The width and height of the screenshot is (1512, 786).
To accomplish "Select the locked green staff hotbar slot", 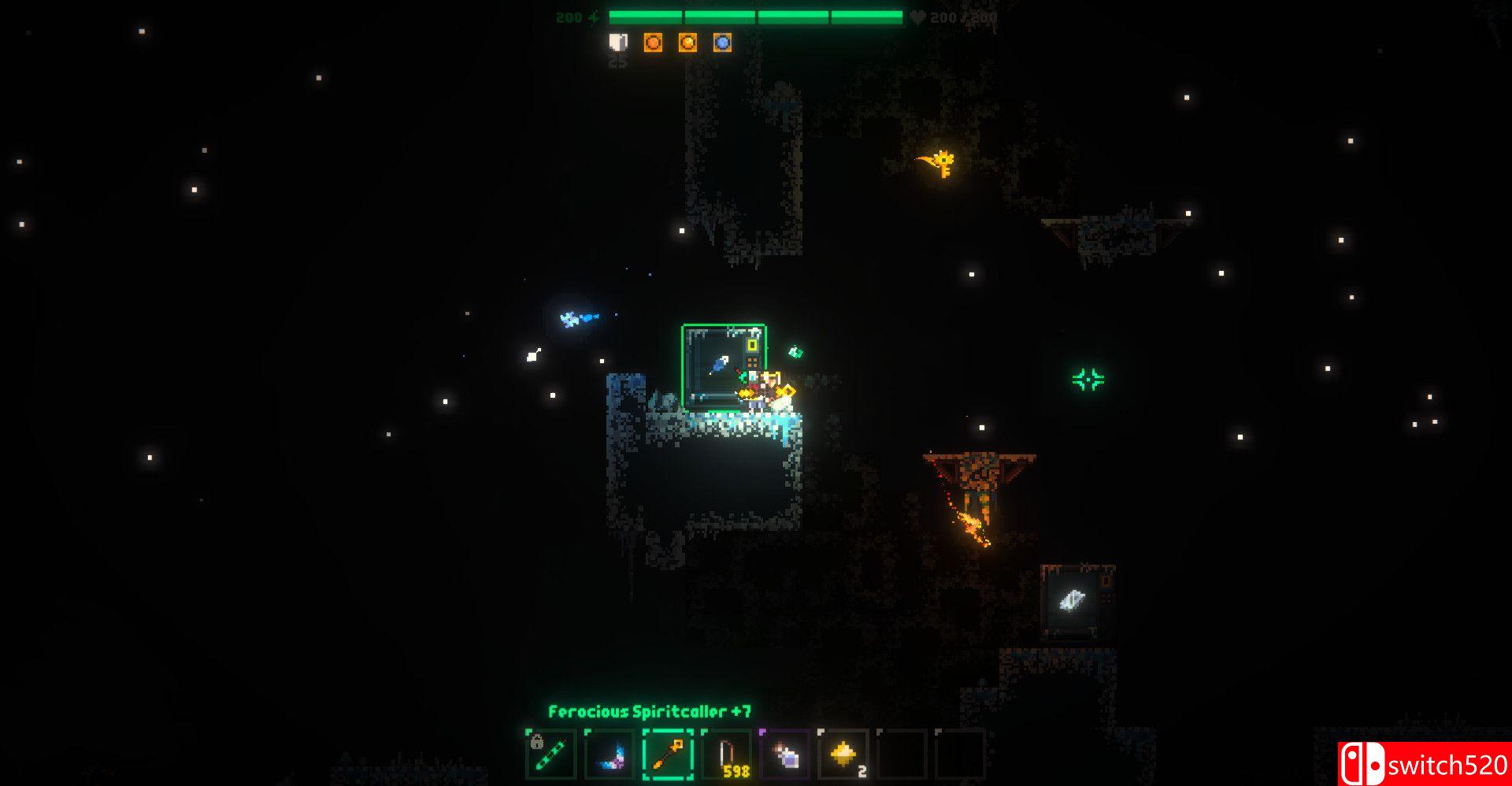I will [x=551, y=754].
